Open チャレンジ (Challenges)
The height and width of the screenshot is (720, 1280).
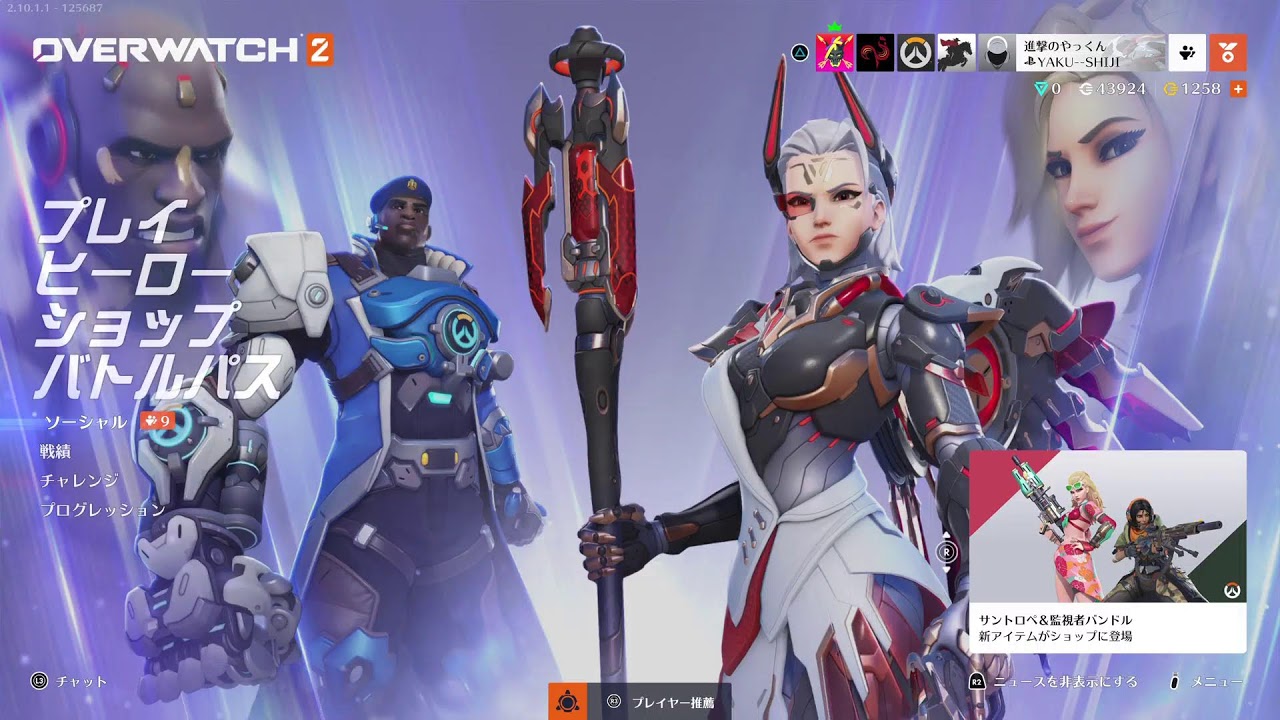coord(80,480)
